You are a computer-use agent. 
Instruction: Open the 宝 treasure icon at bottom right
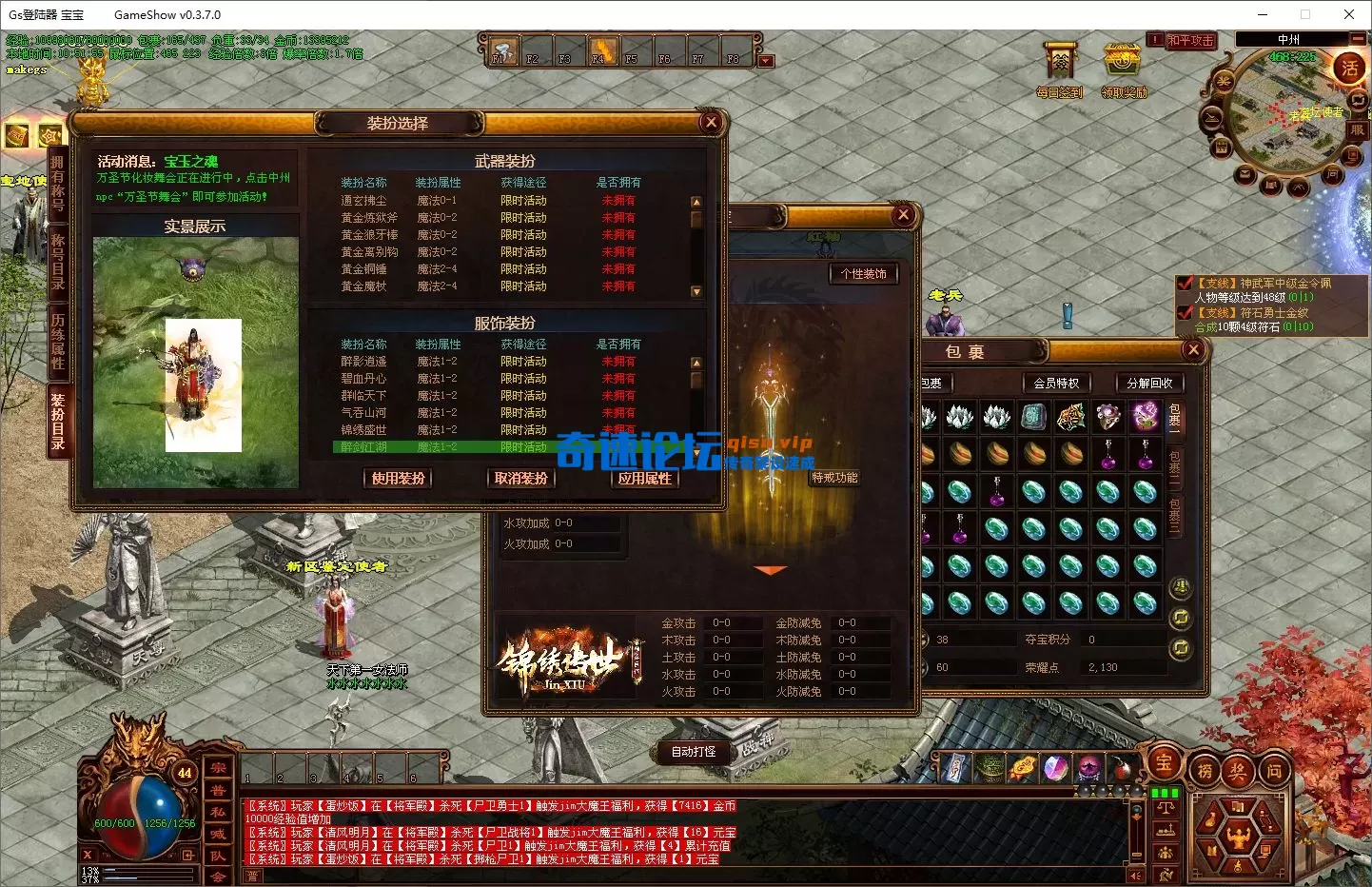point(1163,765)
